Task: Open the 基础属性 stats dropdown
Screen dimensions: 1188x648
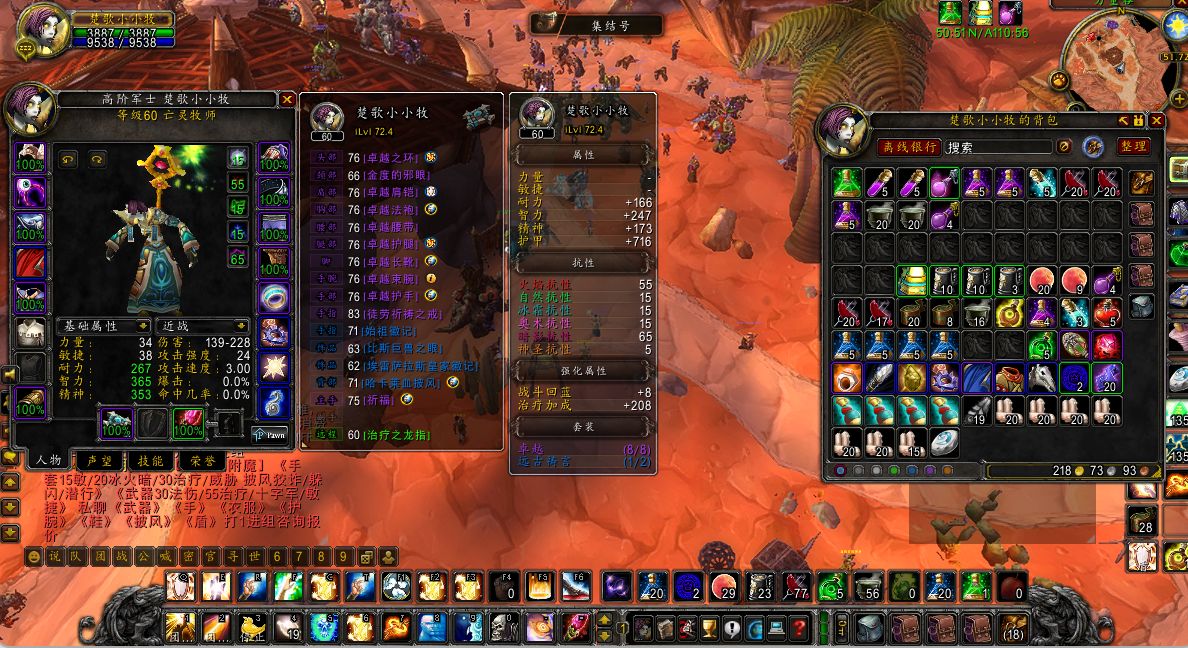Action: click(102, 326)
